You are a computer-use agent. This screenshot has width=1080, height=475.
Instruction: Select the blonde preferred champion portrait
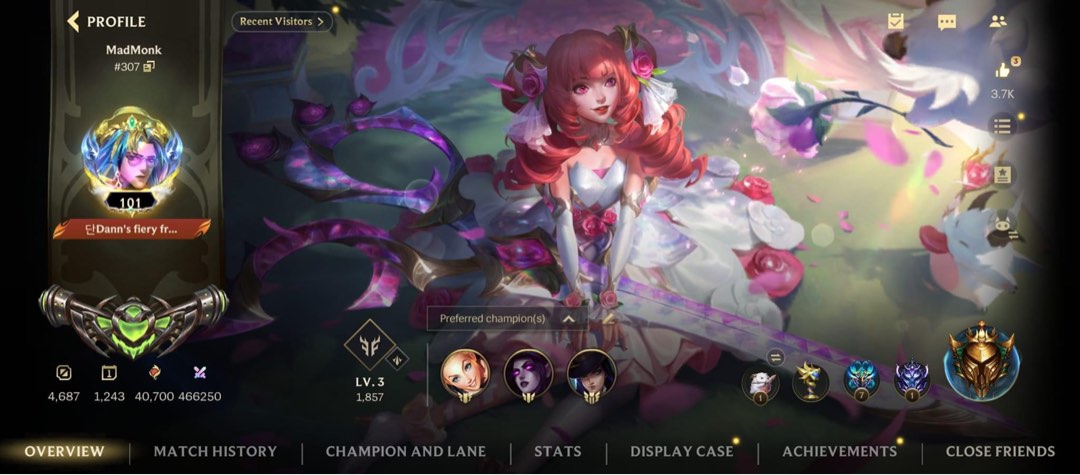coord(465,373)
